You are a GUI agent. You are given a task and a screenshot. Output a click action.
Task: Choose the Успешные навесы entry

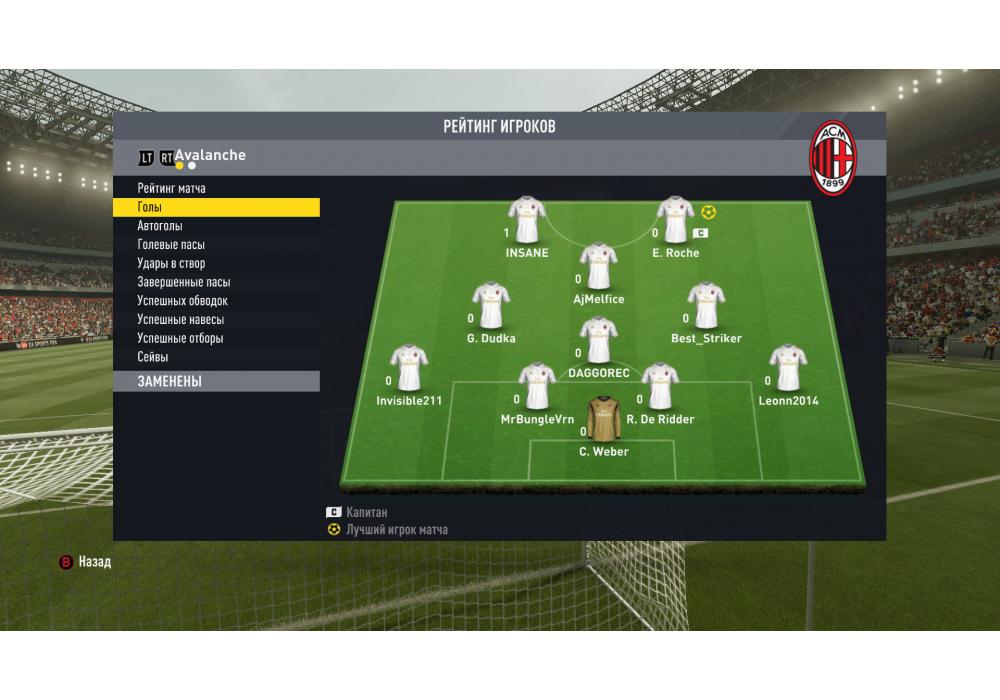click(180, 320)
